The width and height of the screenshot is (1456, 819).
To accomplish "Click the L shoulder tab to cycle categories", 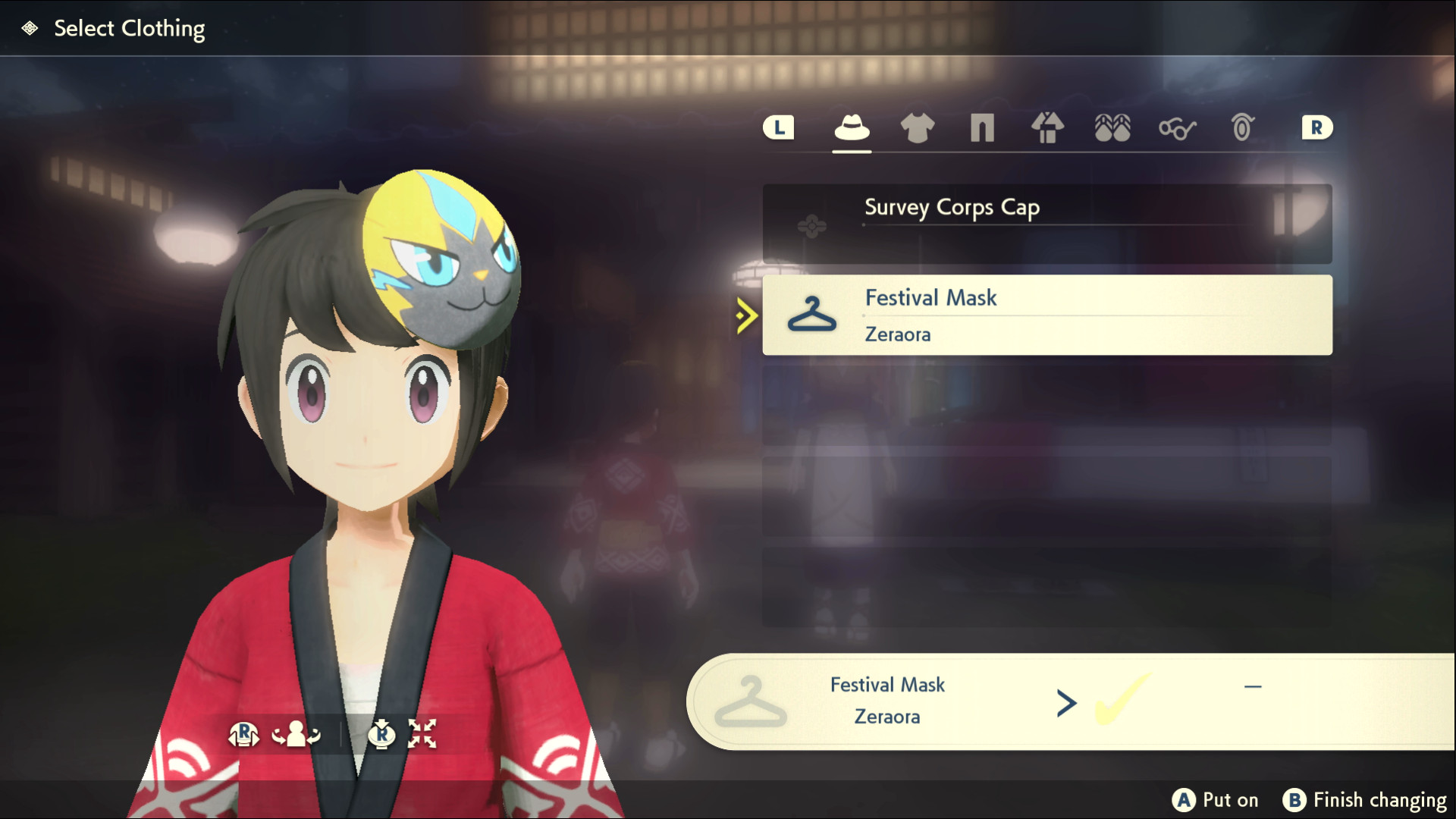I will (777, 127).
